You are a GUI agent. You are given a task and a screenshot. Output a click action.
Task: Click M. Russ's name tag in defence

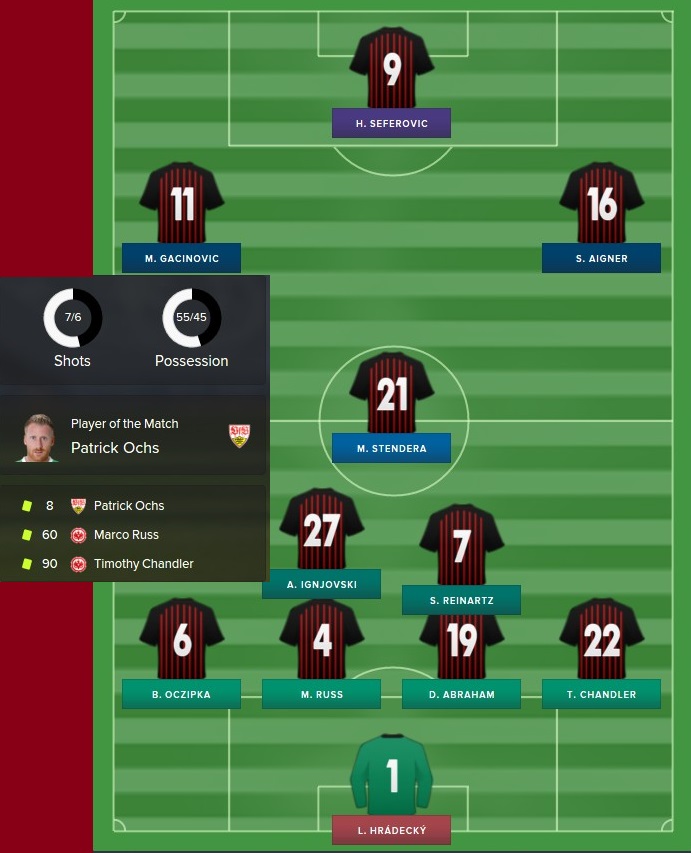[321, 694]
